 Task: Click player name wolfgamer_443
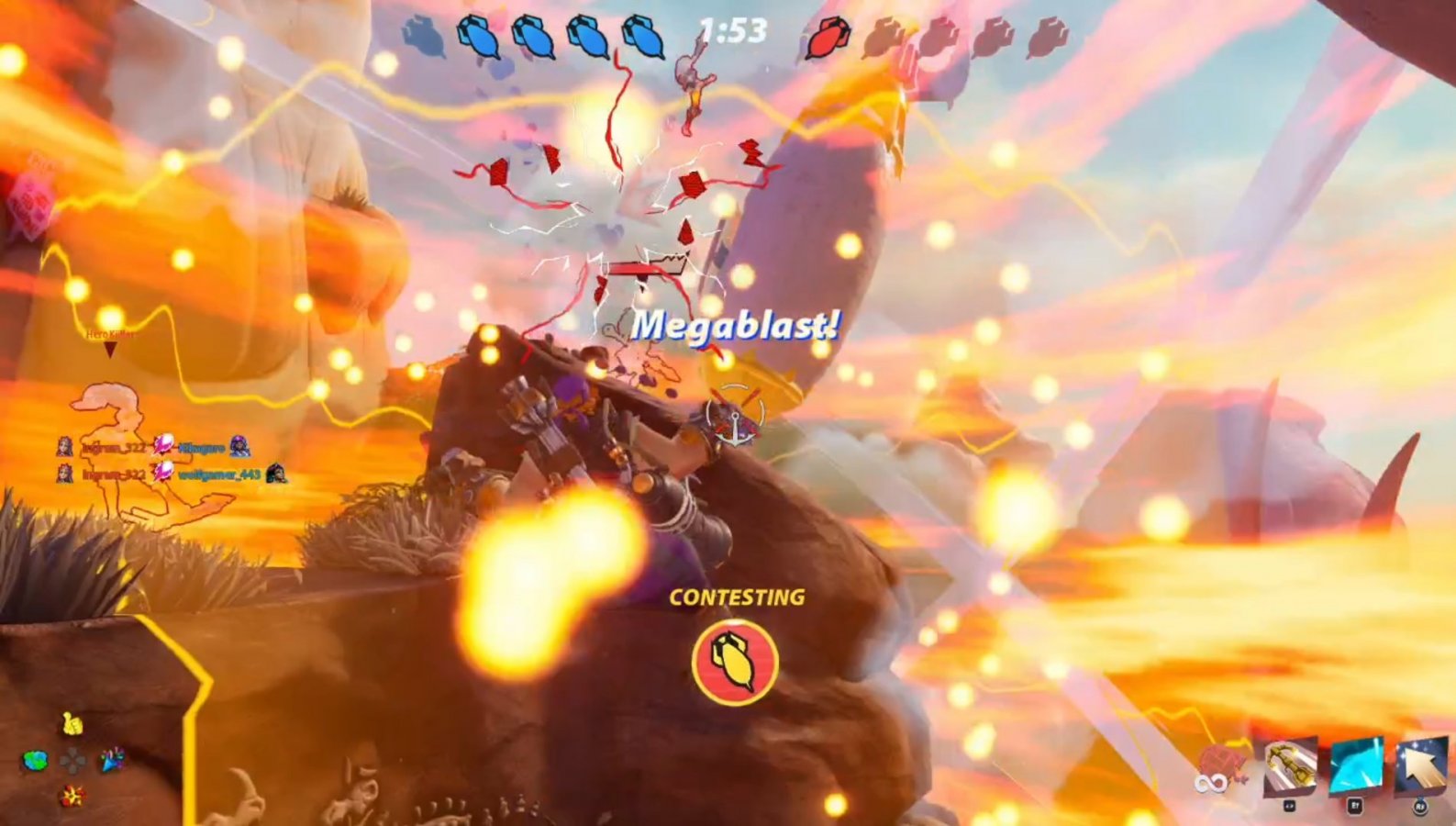(218, 474)
